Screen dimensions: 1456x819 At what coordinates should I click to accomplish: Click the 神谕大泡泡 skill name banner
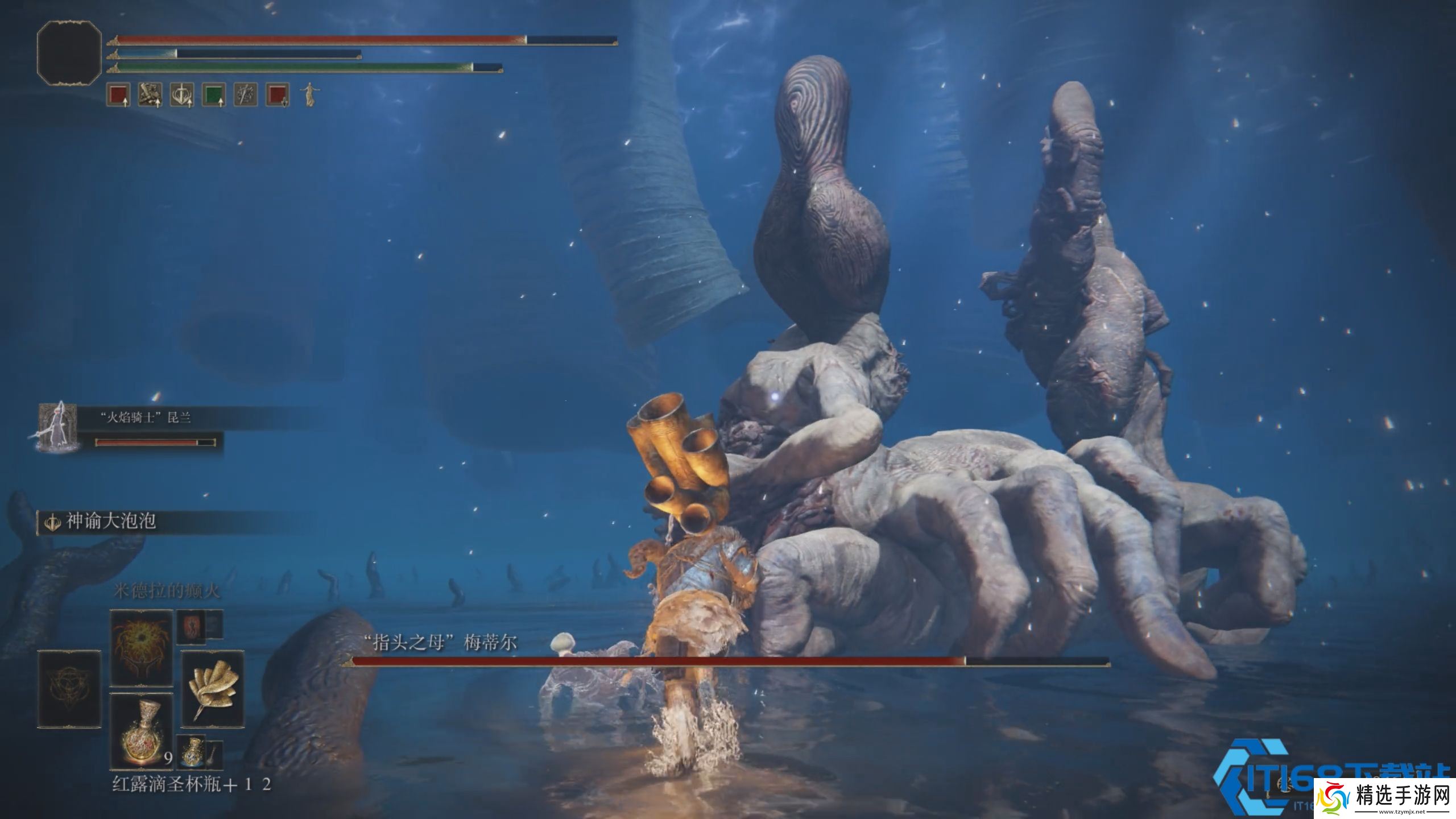pyautogui.click(x=111, y=521)
